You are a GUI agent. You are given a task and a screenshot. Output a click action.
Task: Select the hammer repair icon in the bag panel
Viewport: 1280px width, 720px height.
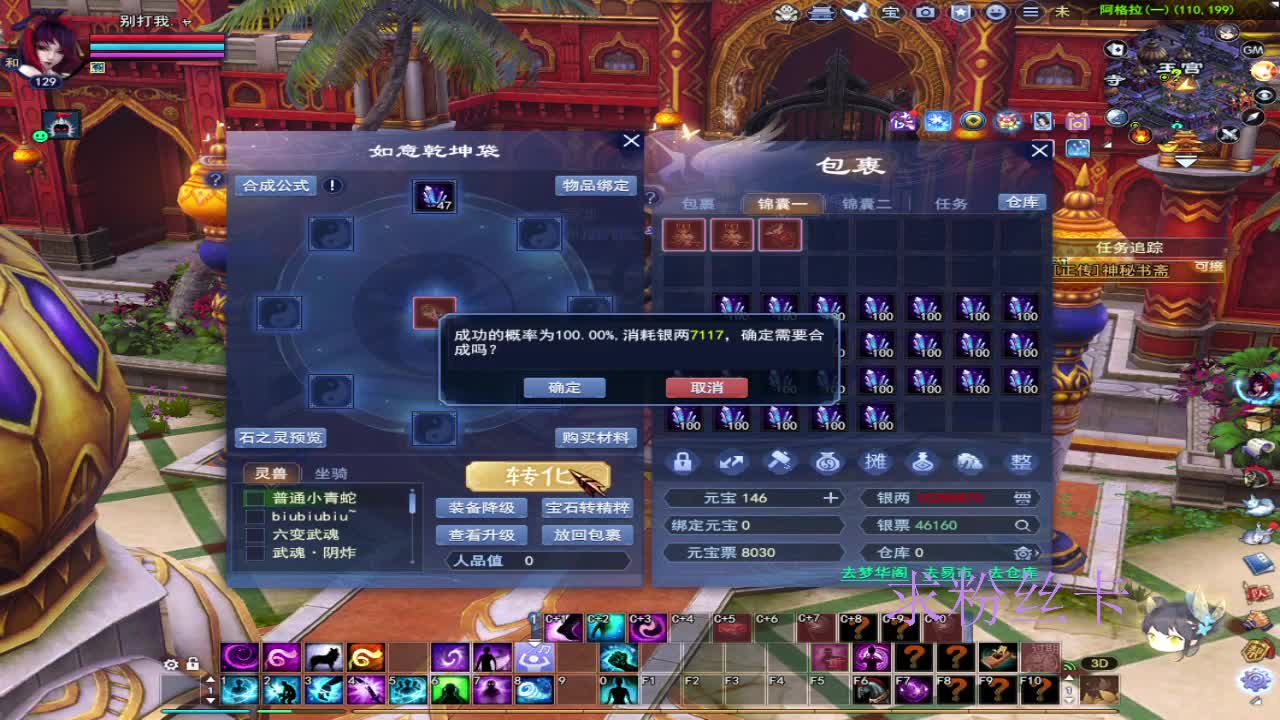pyautogui.click(x=779, y=462)
